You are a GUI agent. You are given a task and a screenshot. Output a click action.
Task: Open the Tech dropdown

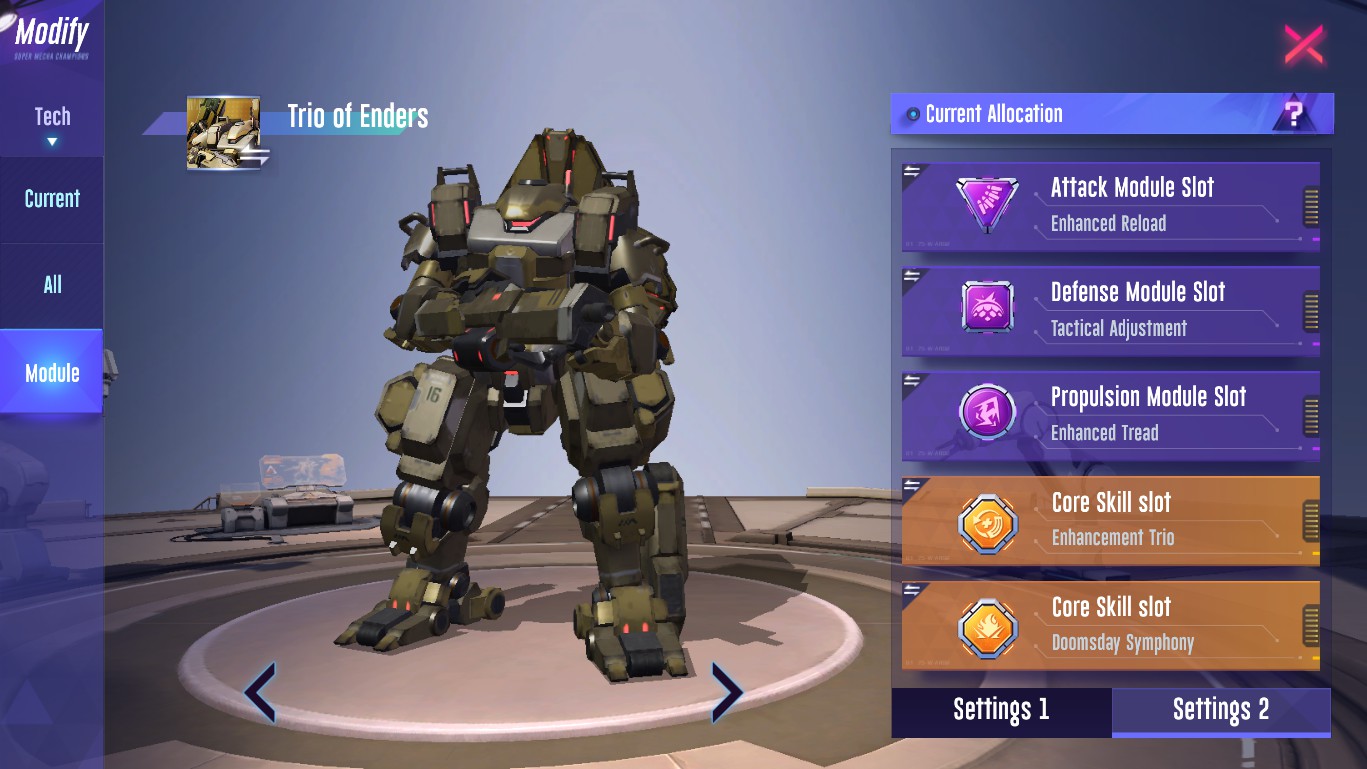point(52,124)
